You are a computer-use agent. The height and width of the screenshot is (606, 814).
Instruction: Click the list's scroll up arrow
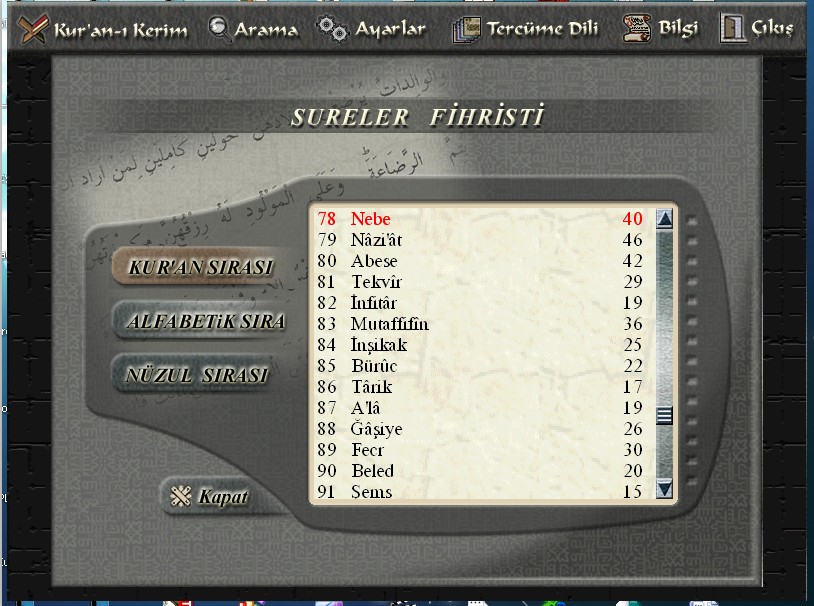coord(664,219)
